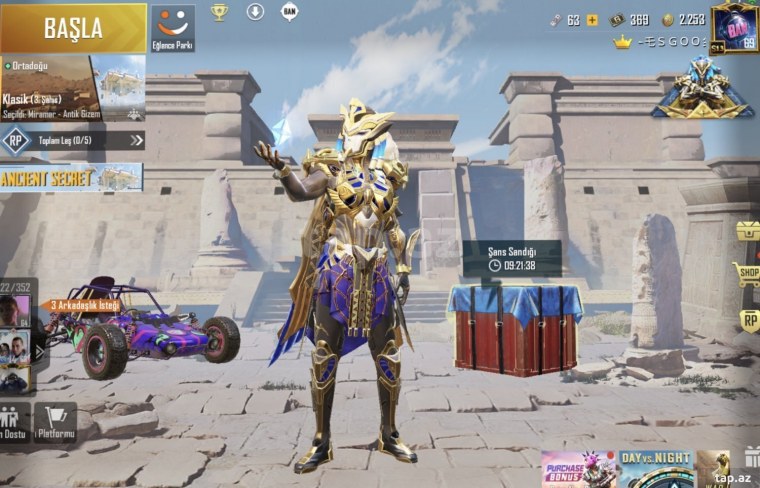
Task: Open Eğlence Parkı smiley icon
Action: pos(173,27)
